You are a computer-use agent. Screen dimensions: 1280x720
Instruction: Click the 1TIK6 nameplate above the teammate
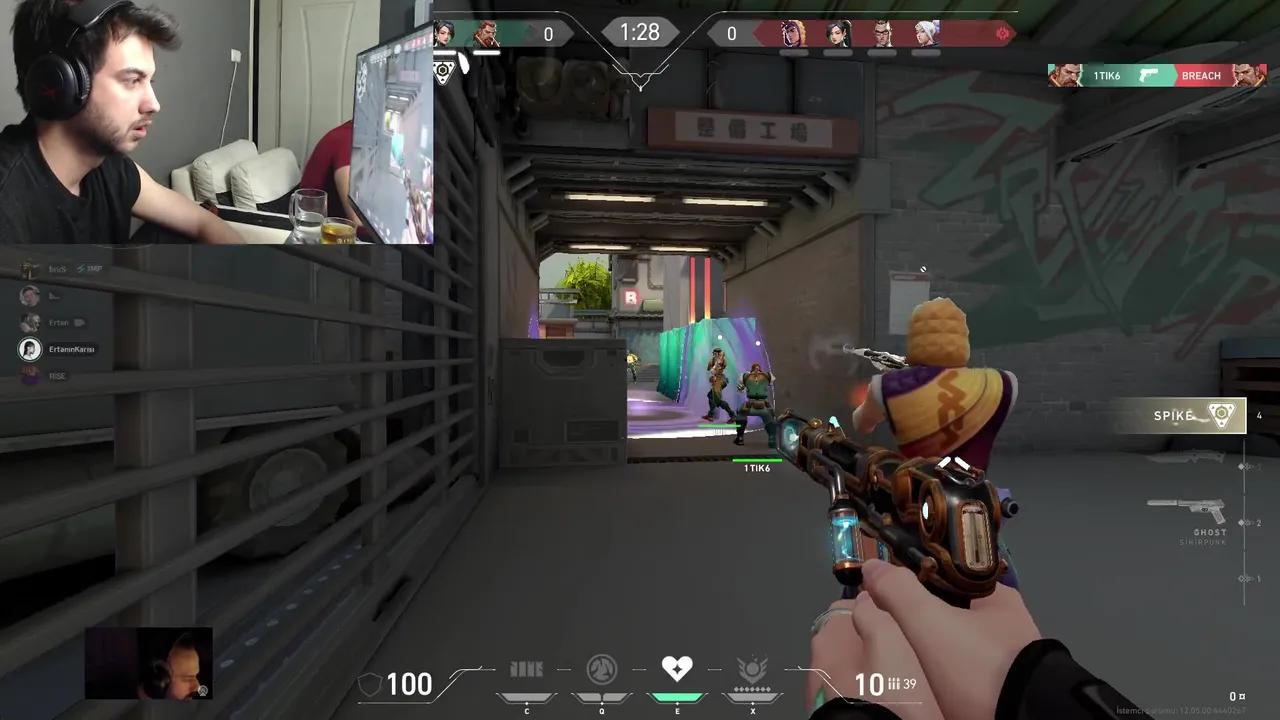click(x=757, y=467)
